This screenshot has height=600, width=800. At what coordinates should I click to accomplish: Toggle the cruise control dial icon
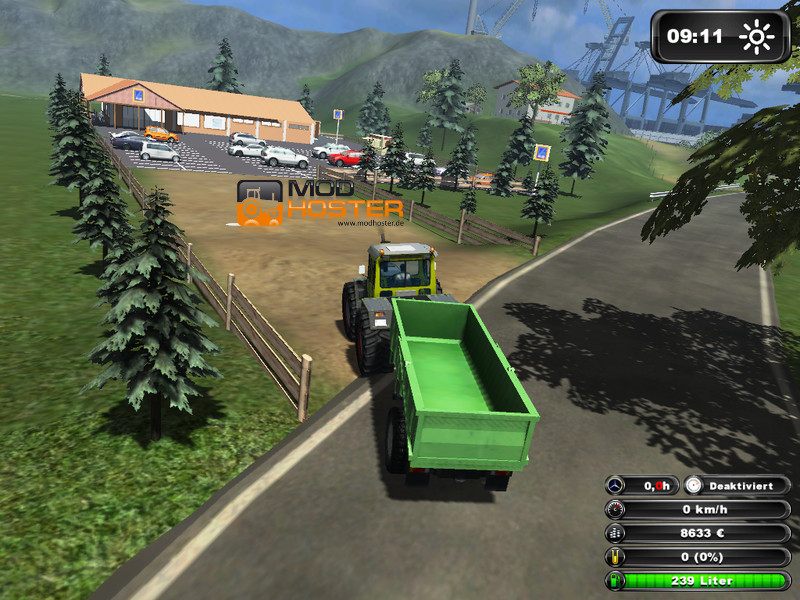tap(694, 485)
